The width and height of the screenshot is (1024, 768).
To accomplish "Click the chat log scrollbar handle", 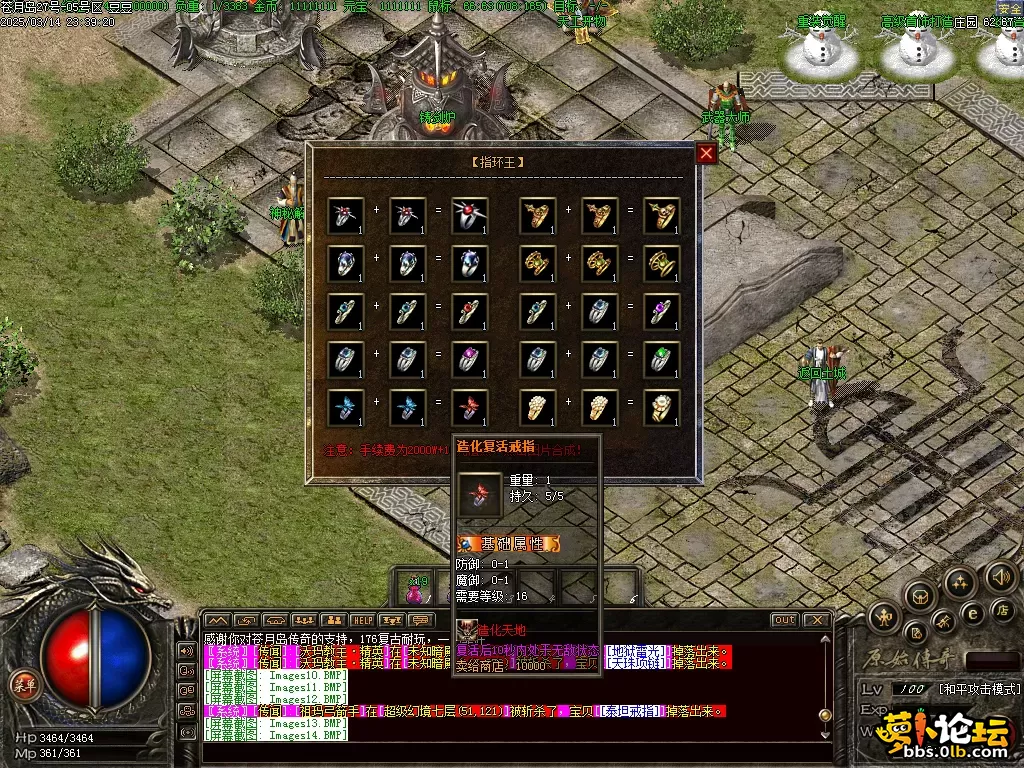I will pyautogui.click(x=825, y=715).
